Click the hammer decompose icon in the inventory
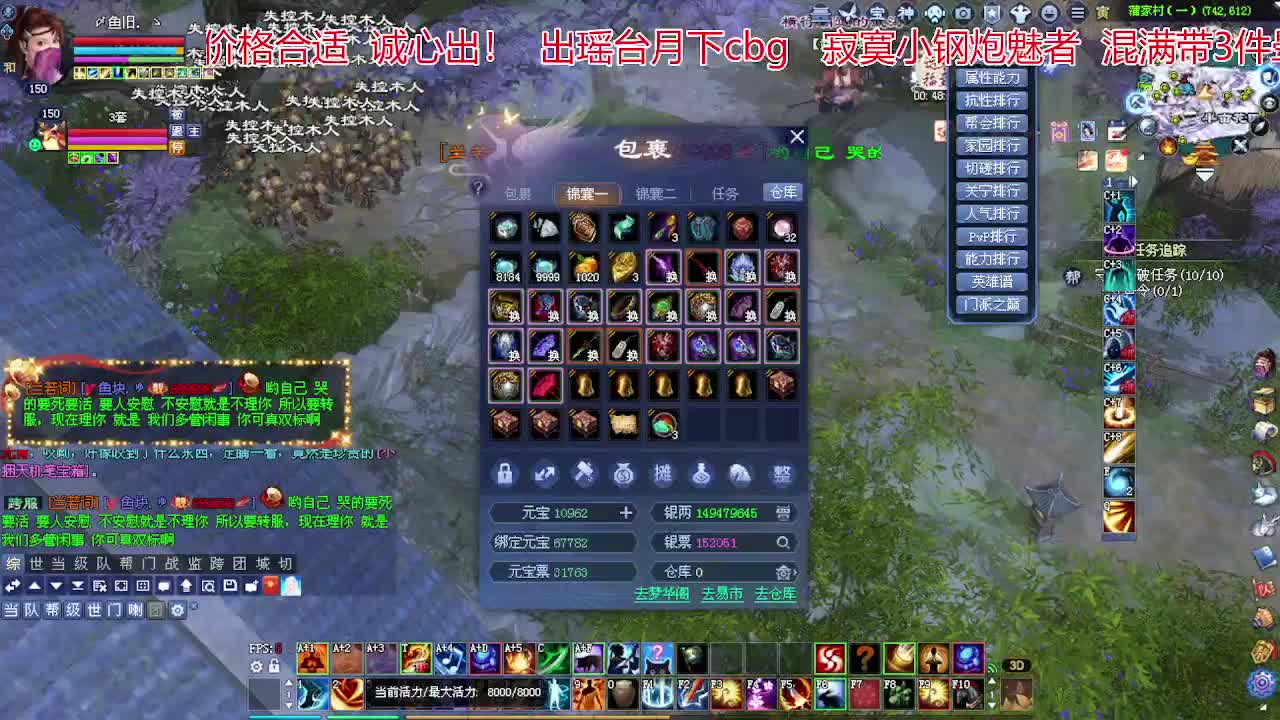This screenshot has height=720, width=1280. 585,475
